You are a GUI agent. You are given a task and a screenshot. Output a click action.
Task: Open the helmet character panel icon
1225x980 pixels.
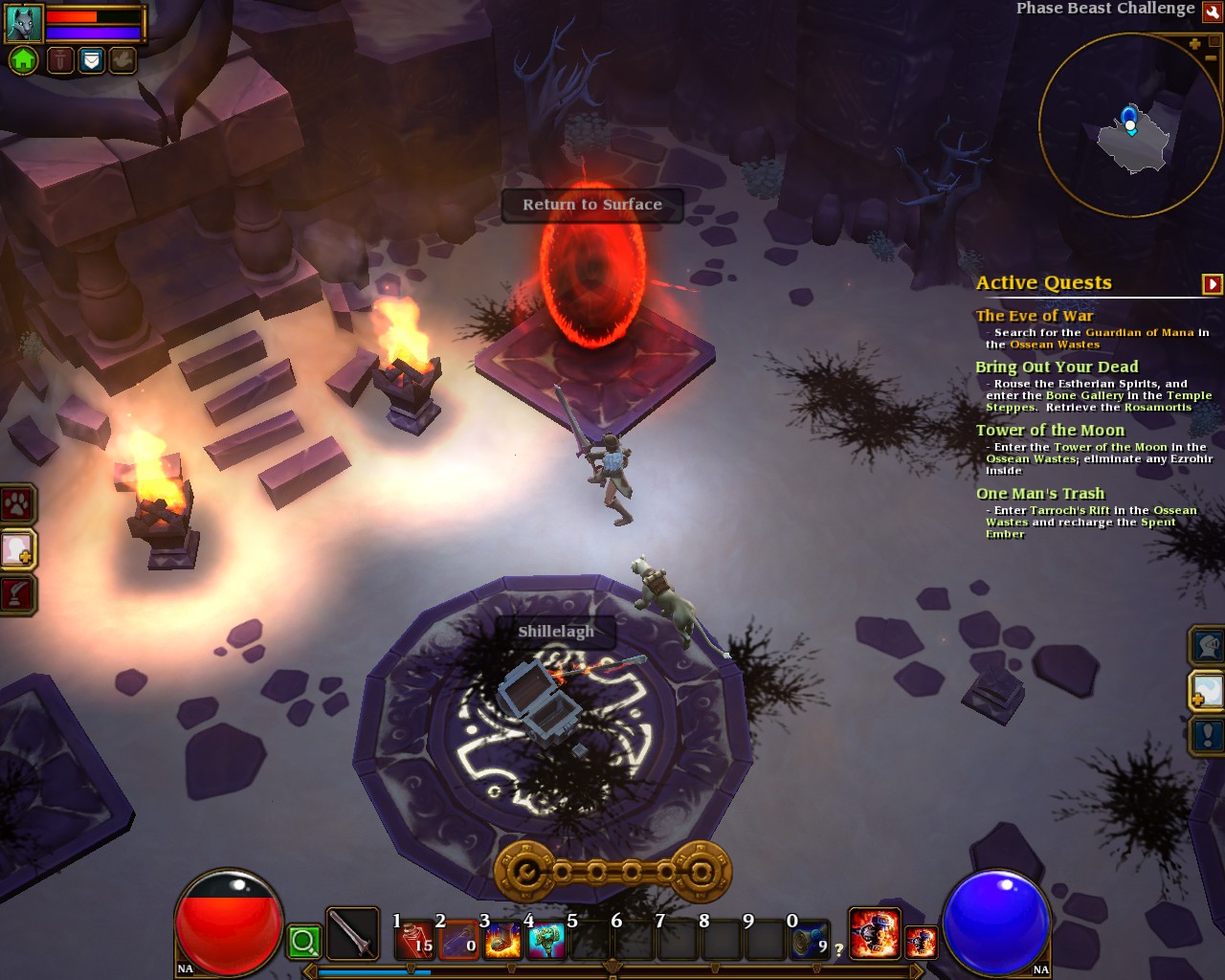point(1208,646)
